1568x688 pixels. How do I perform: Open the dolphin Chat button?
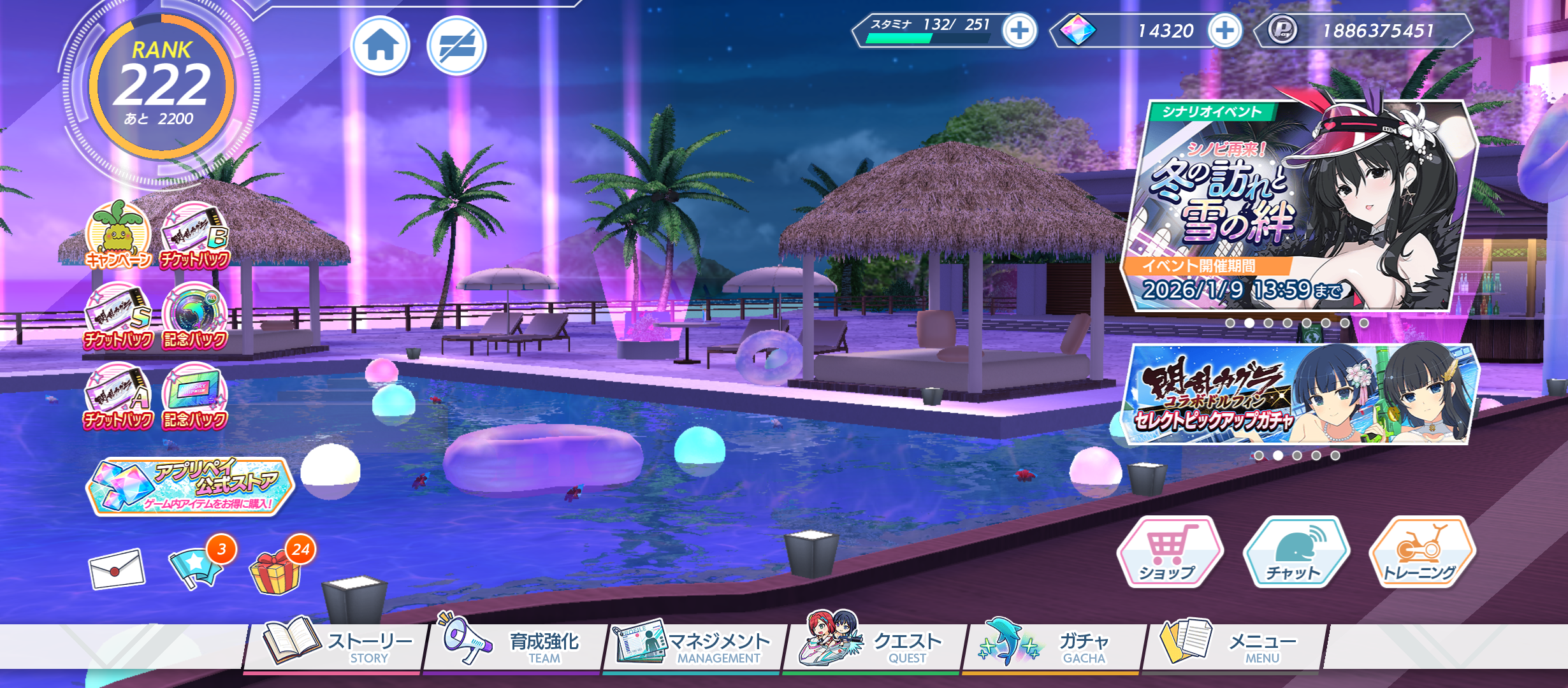[1295, 552]
